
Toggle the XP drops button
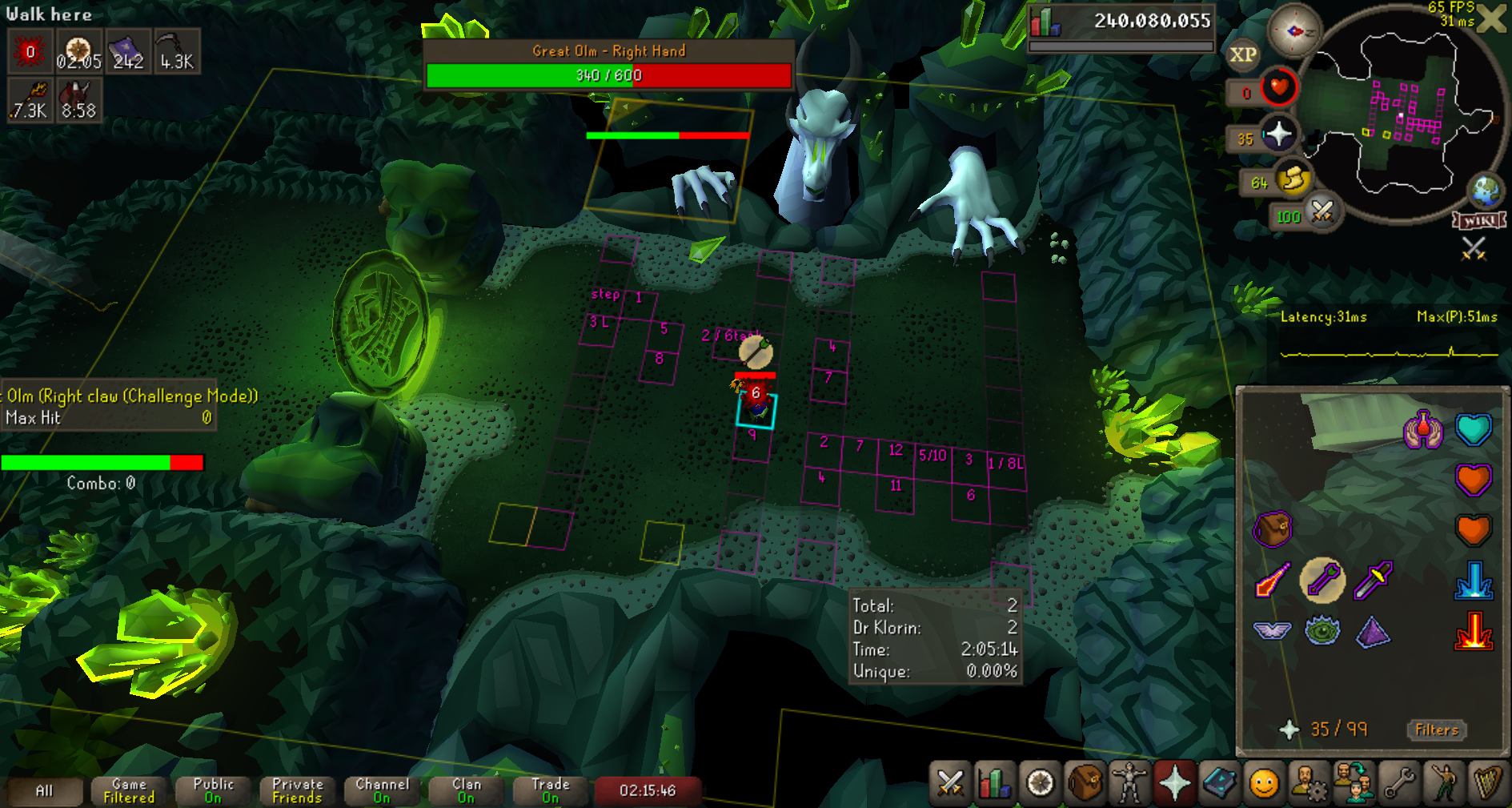(x=1242, y=54)
